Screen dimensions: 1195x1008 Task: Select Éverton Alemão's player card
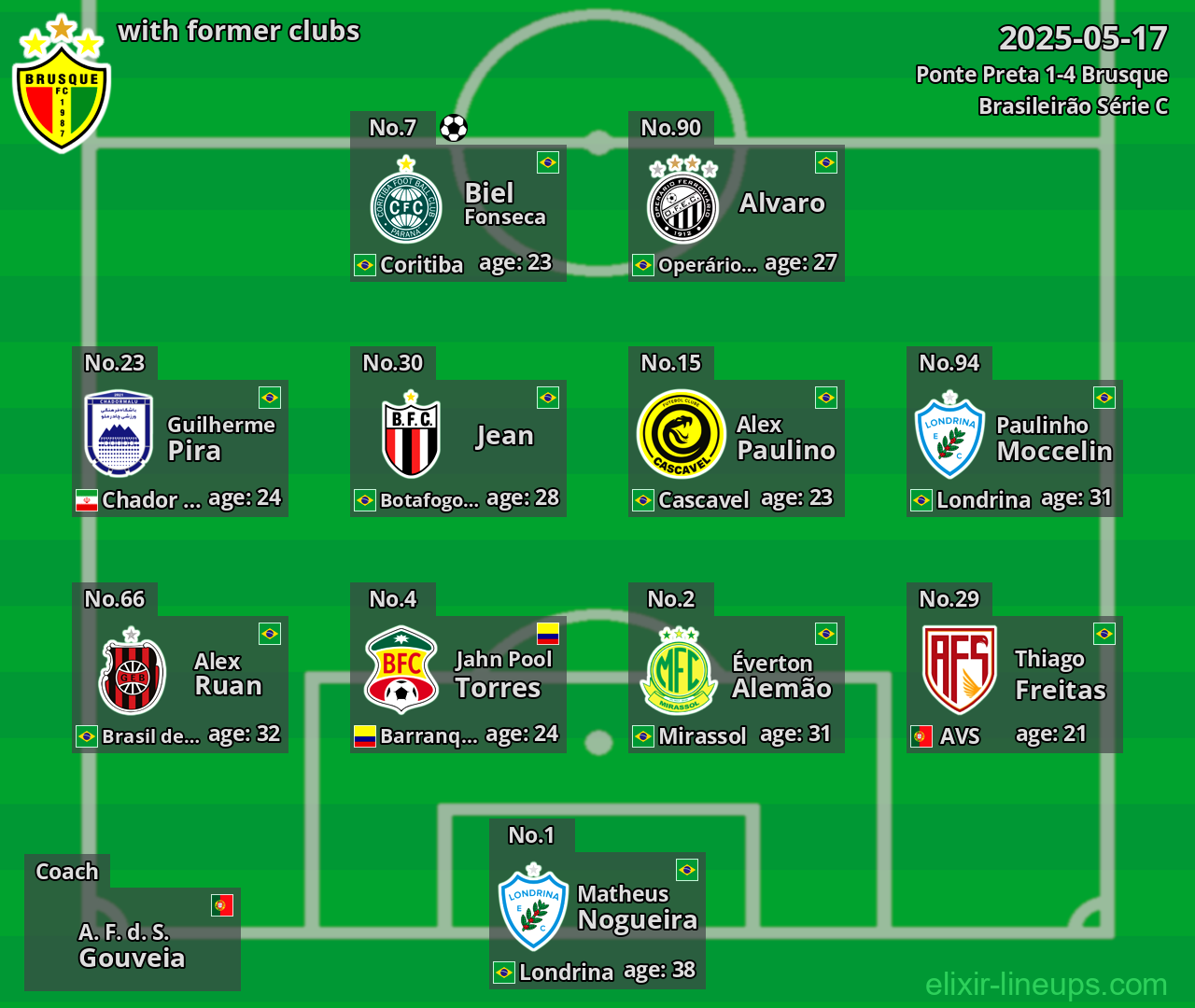coord(737,684)
